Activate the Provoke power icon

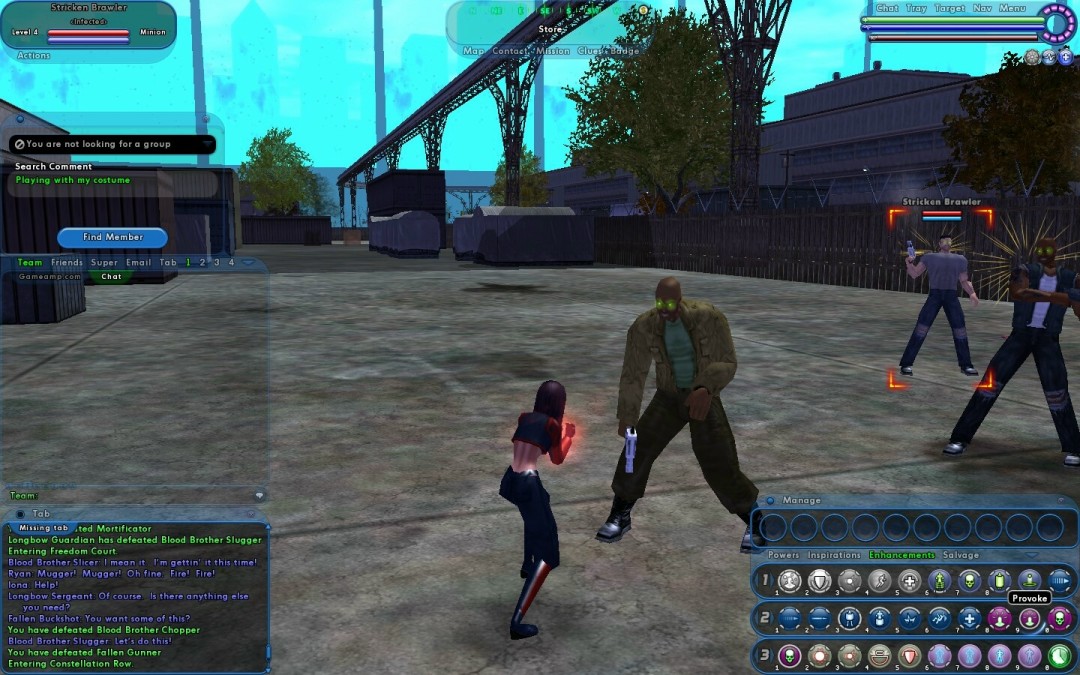click(x=1029, y=619)
